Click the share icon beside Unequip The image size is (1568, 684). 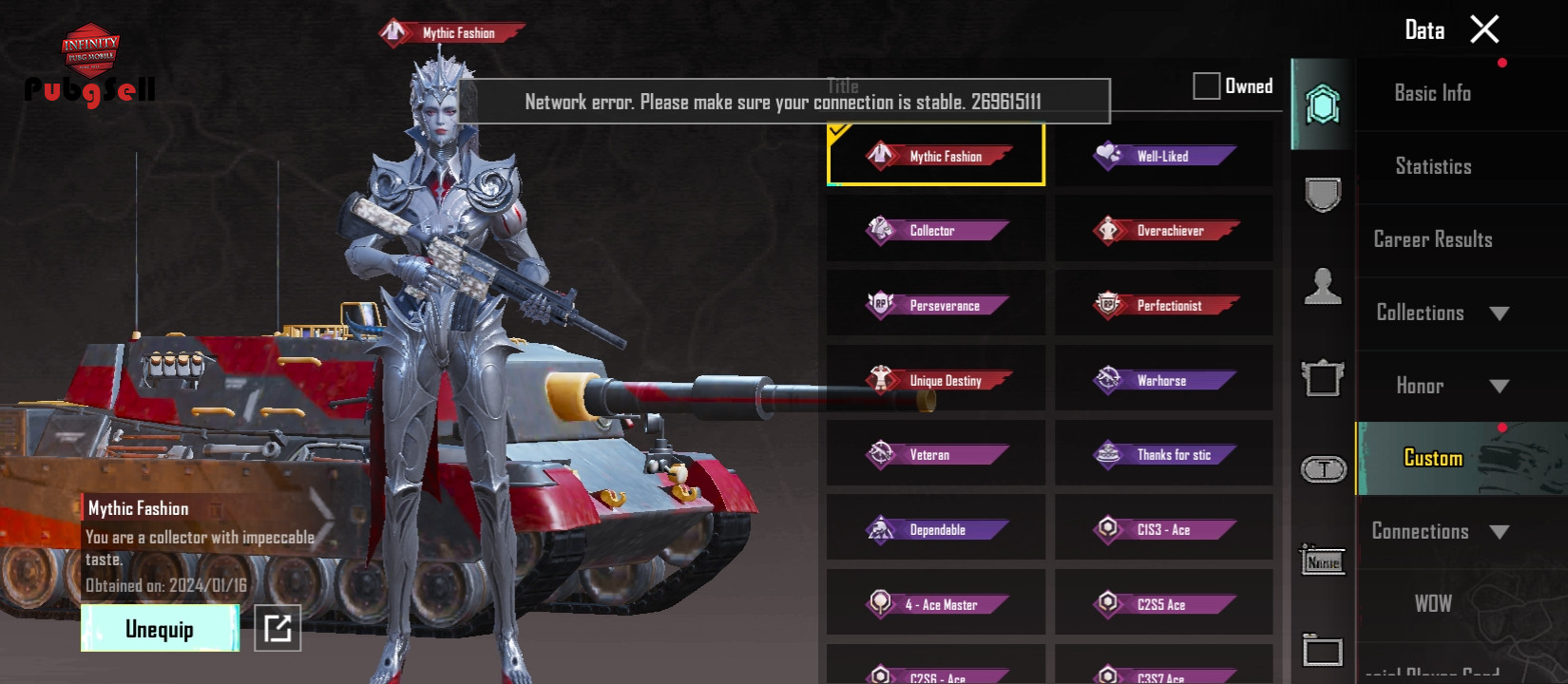point(277,628)
